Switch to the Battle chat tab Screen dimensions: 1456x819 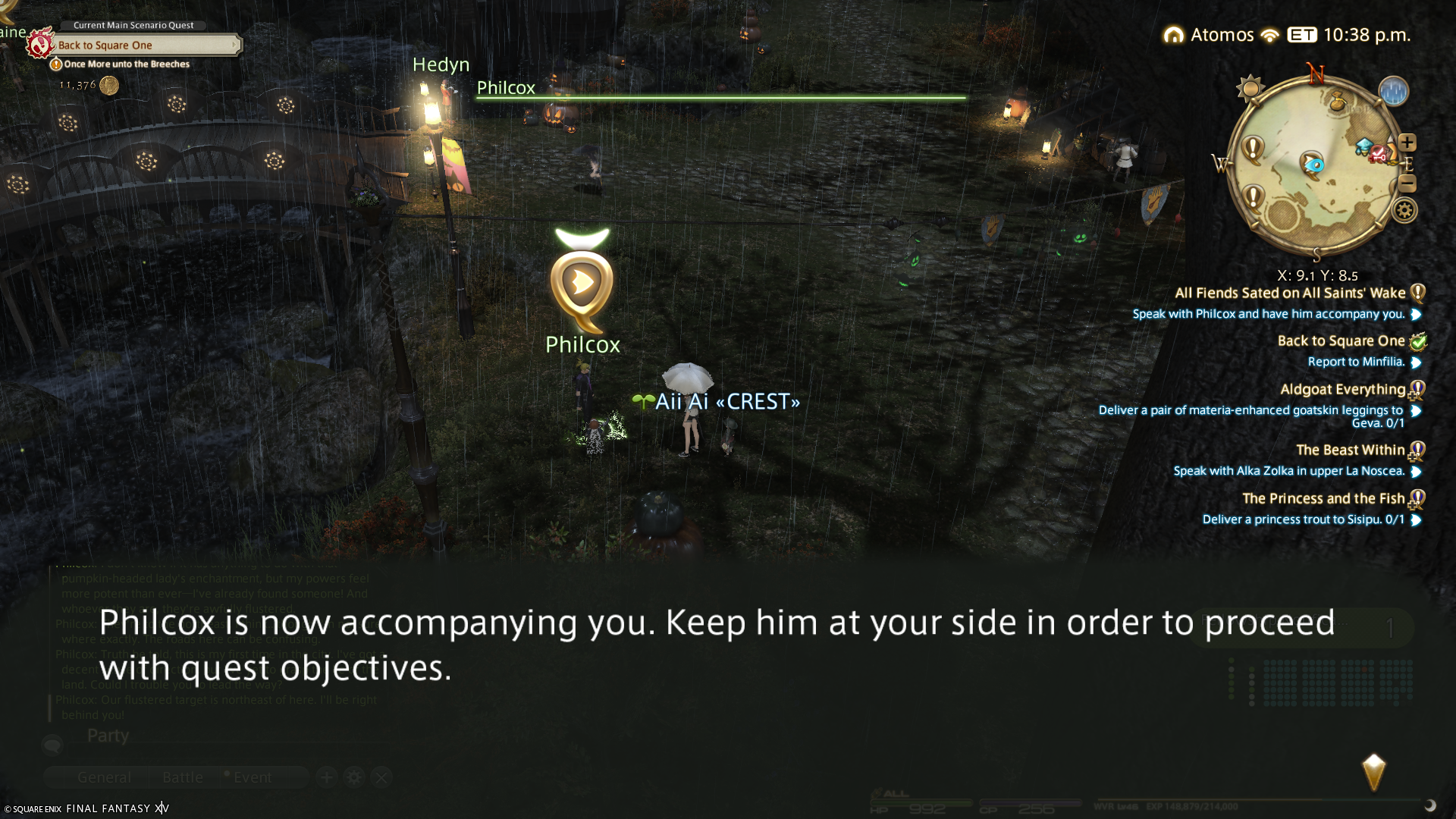[x=183, y=777]
